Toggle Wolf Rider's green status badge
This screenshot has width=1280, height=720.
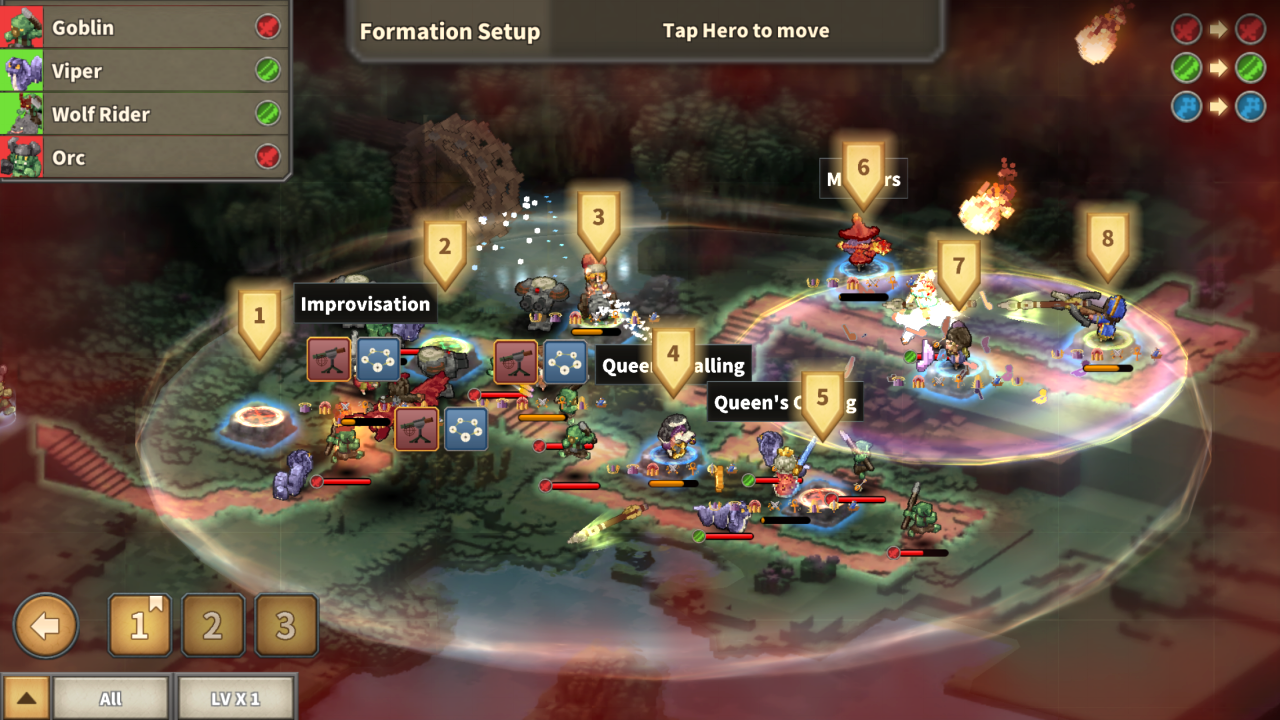[266, 114]
